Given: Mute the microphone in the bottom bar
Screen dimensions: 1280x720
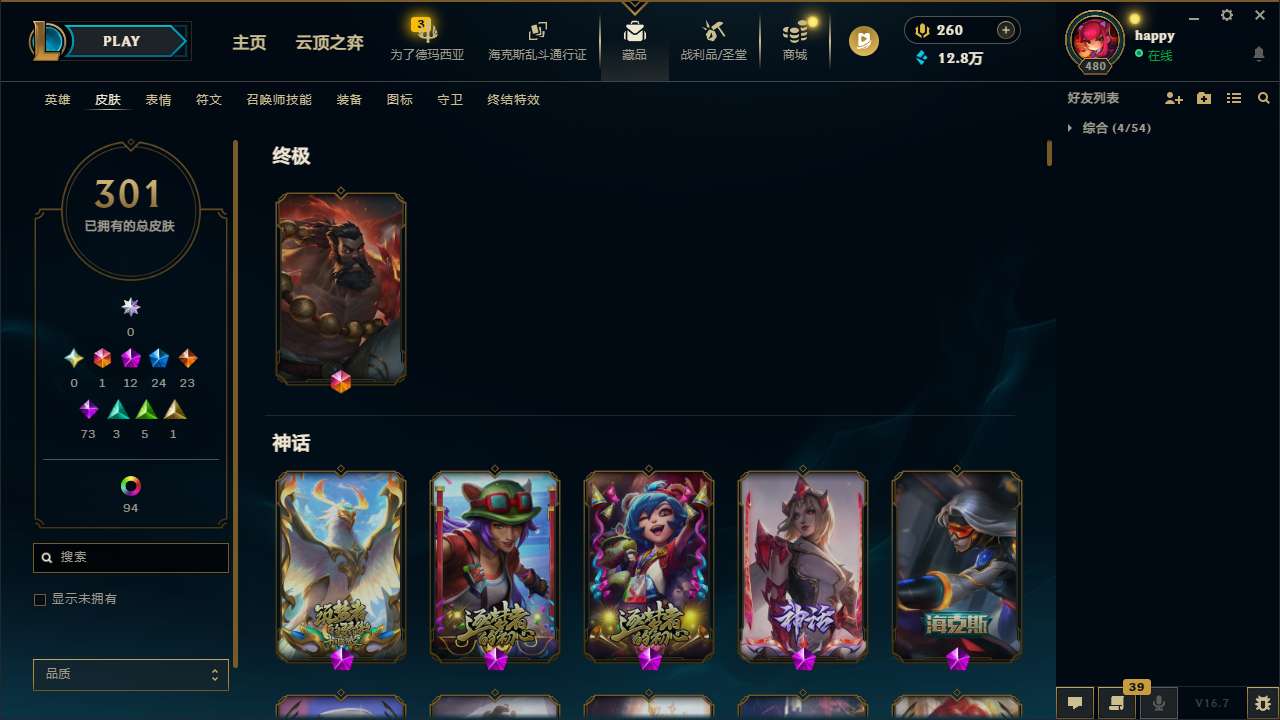Looking at the screenshot, I should pyautogui.click(x=1159, y=702).
